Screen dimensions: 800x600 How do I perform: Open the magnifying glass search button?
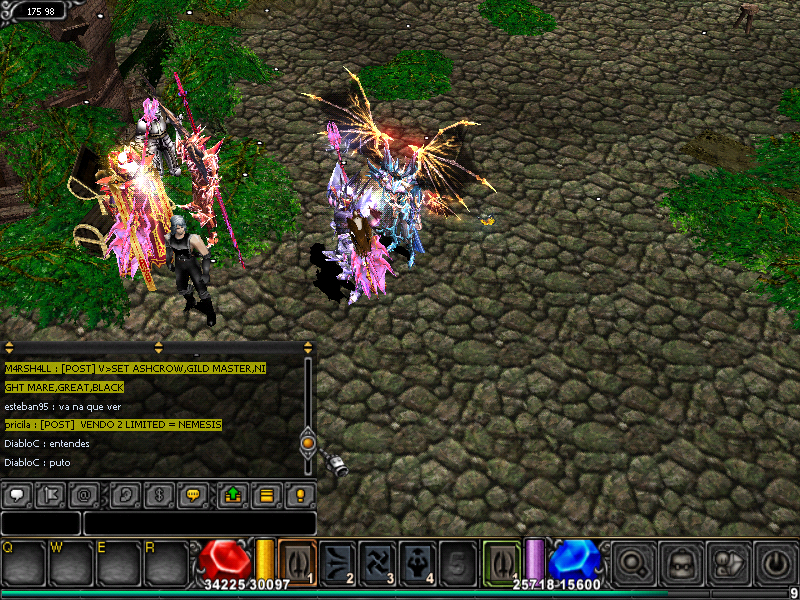pos(633,563)
